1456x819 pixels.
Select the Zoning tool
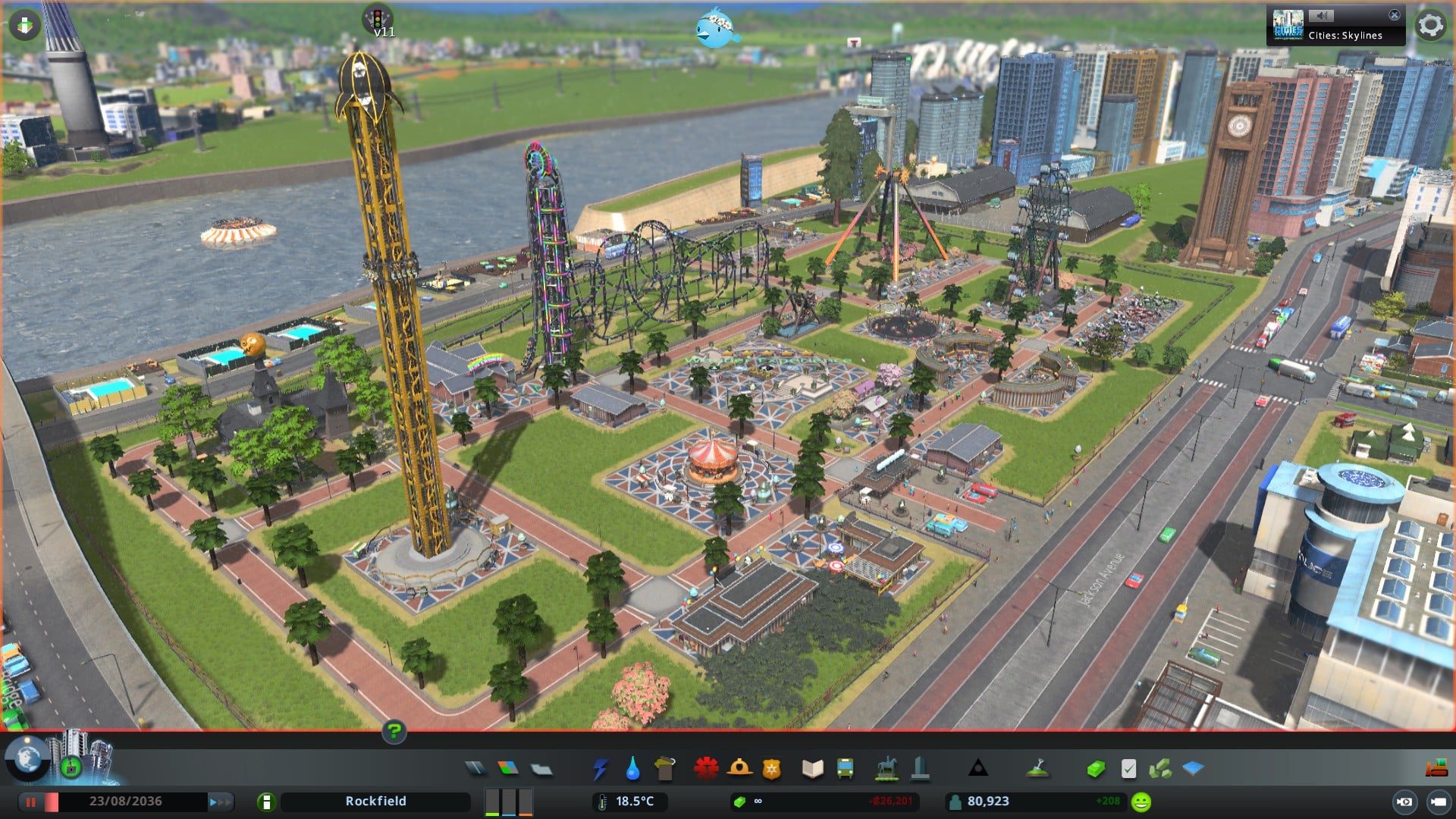(508, 769)
